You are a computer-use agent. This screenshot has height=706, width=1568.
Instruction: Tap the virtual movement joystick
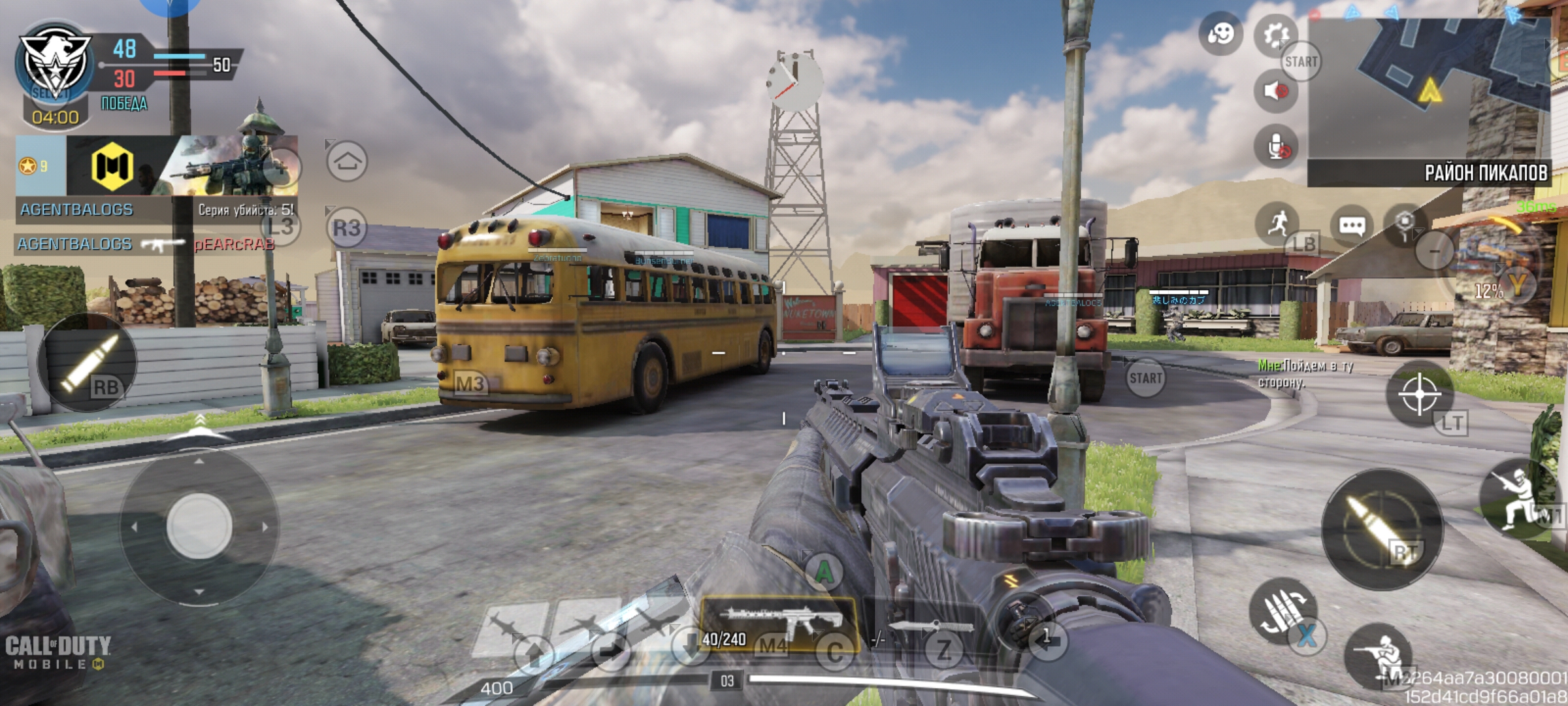199,526
